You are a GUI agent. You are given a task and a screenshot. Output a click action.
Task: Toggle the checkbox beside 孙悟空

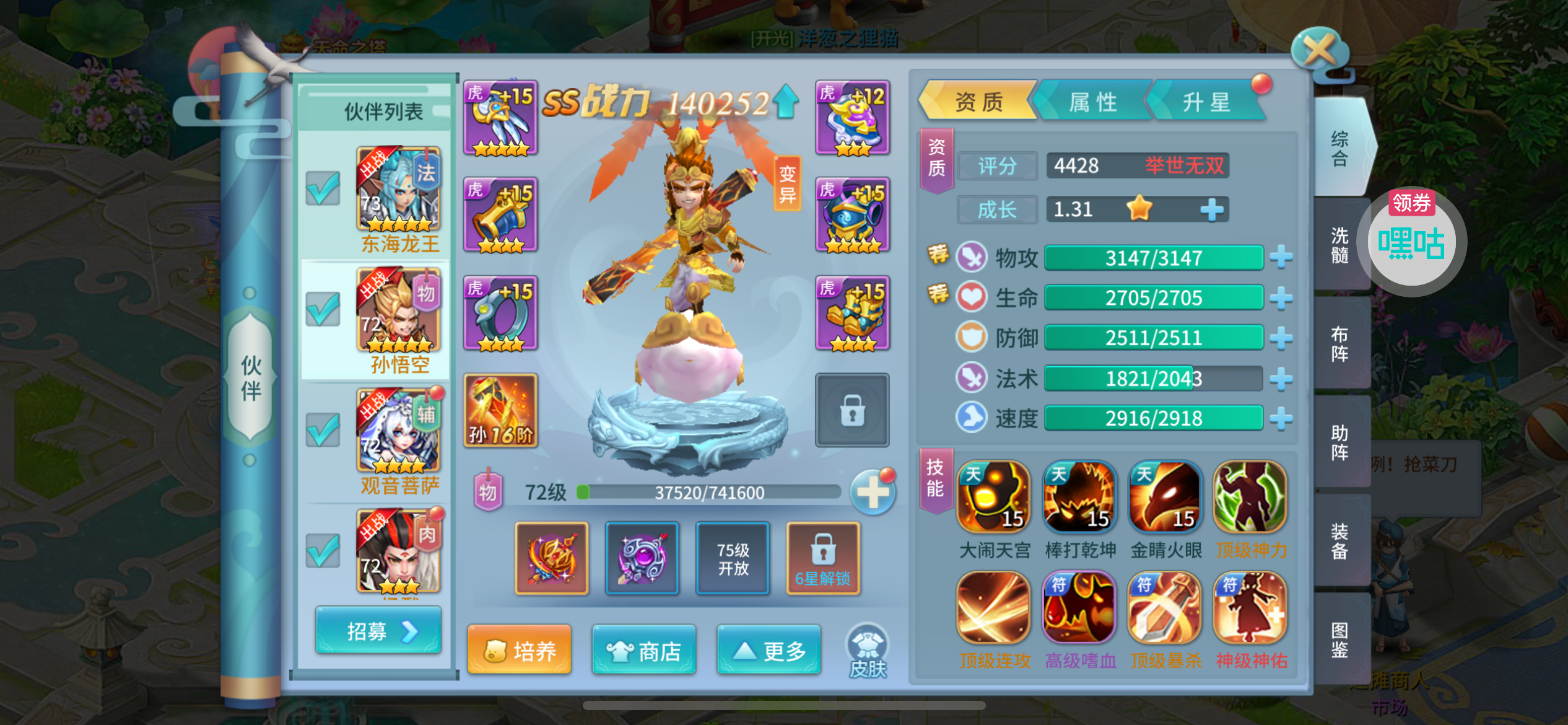click(323, 309)
